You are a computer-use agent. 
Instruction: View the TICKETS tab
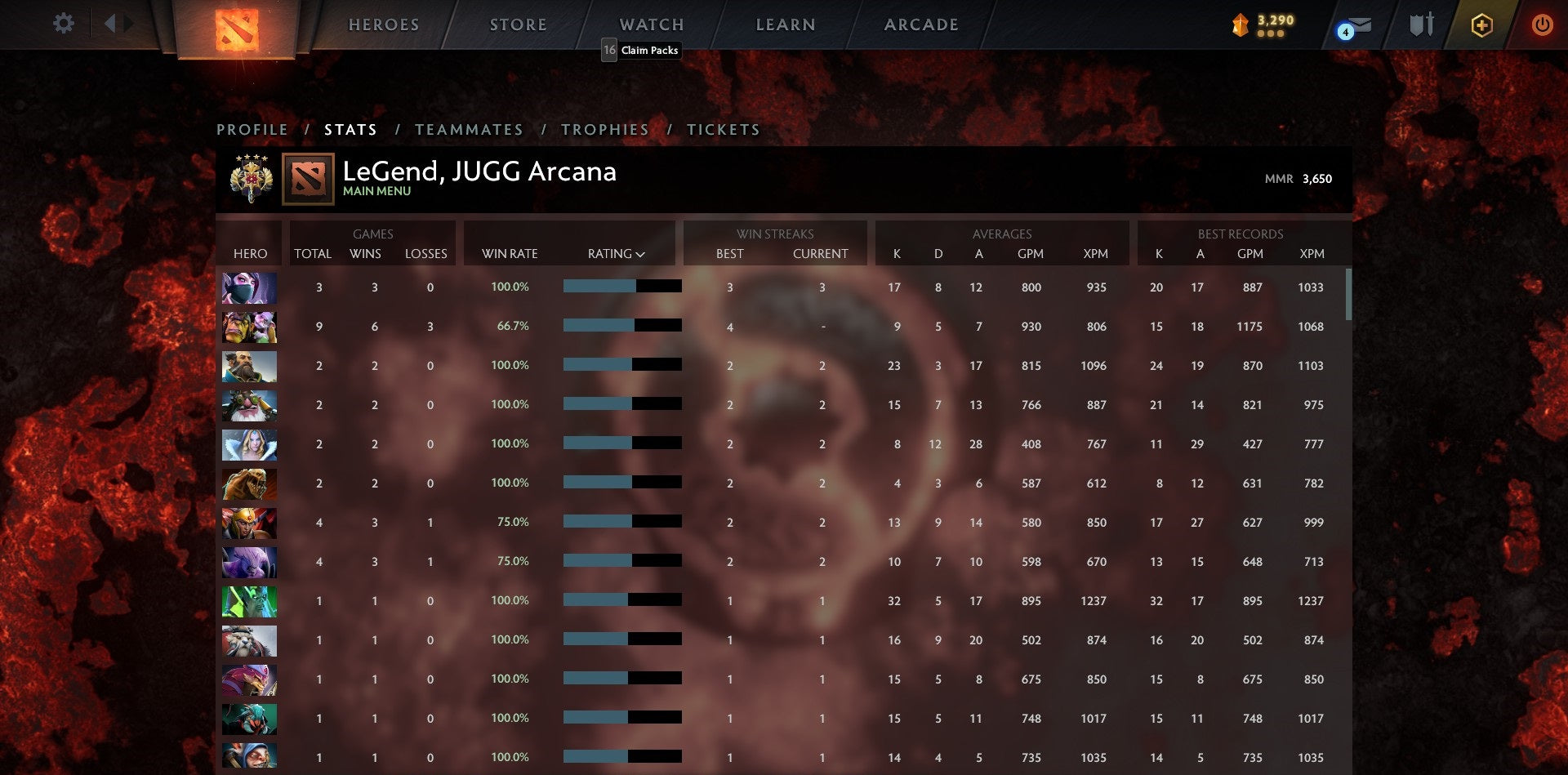tap(724, 129)
